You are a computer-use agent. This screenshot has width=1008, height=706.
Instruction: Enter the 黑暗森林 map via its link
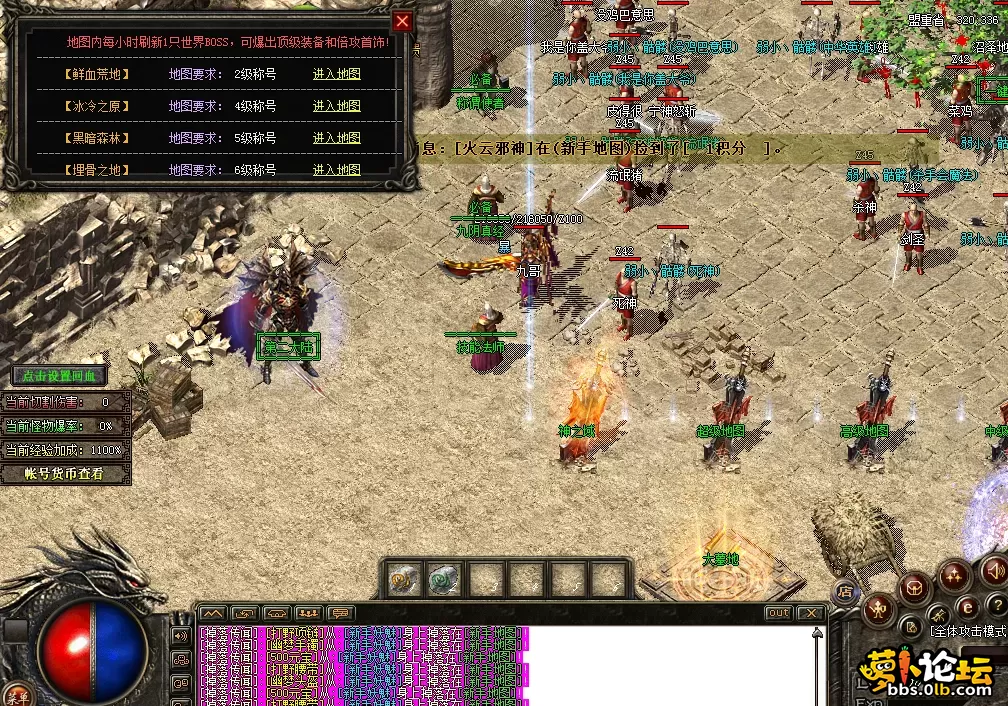(336, 138)
